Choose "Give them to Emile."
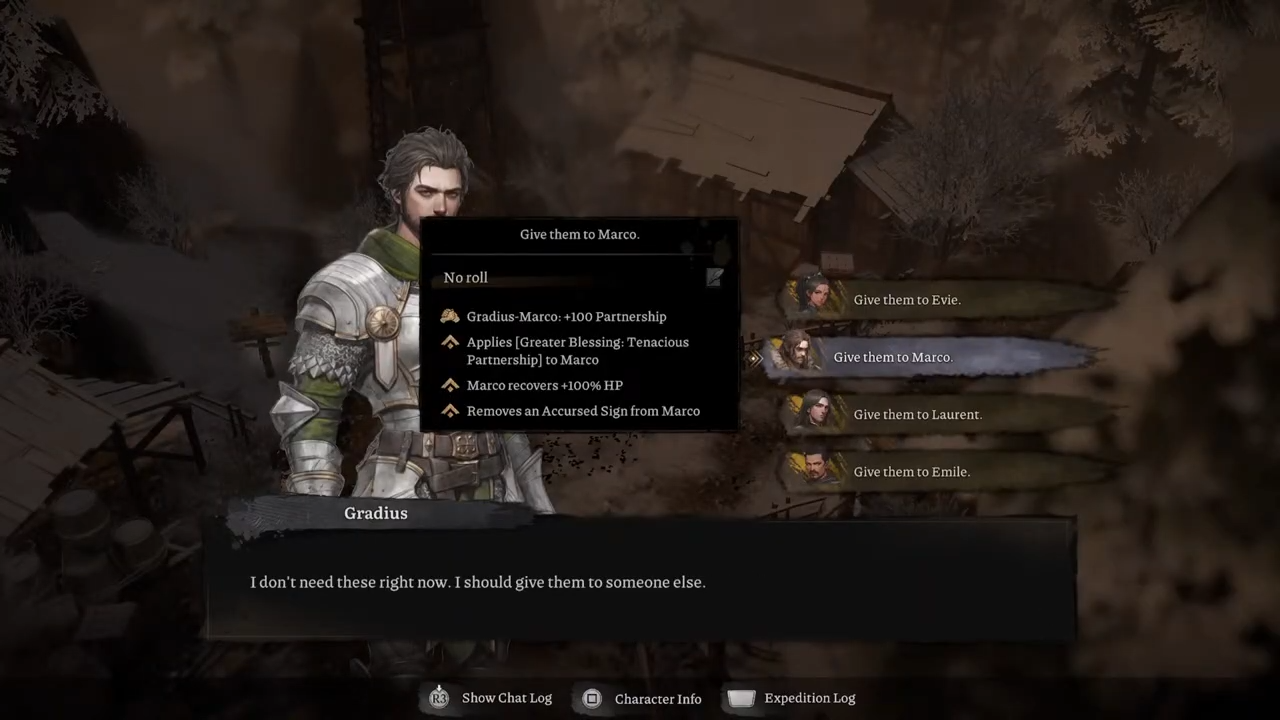 pos(911,472)
